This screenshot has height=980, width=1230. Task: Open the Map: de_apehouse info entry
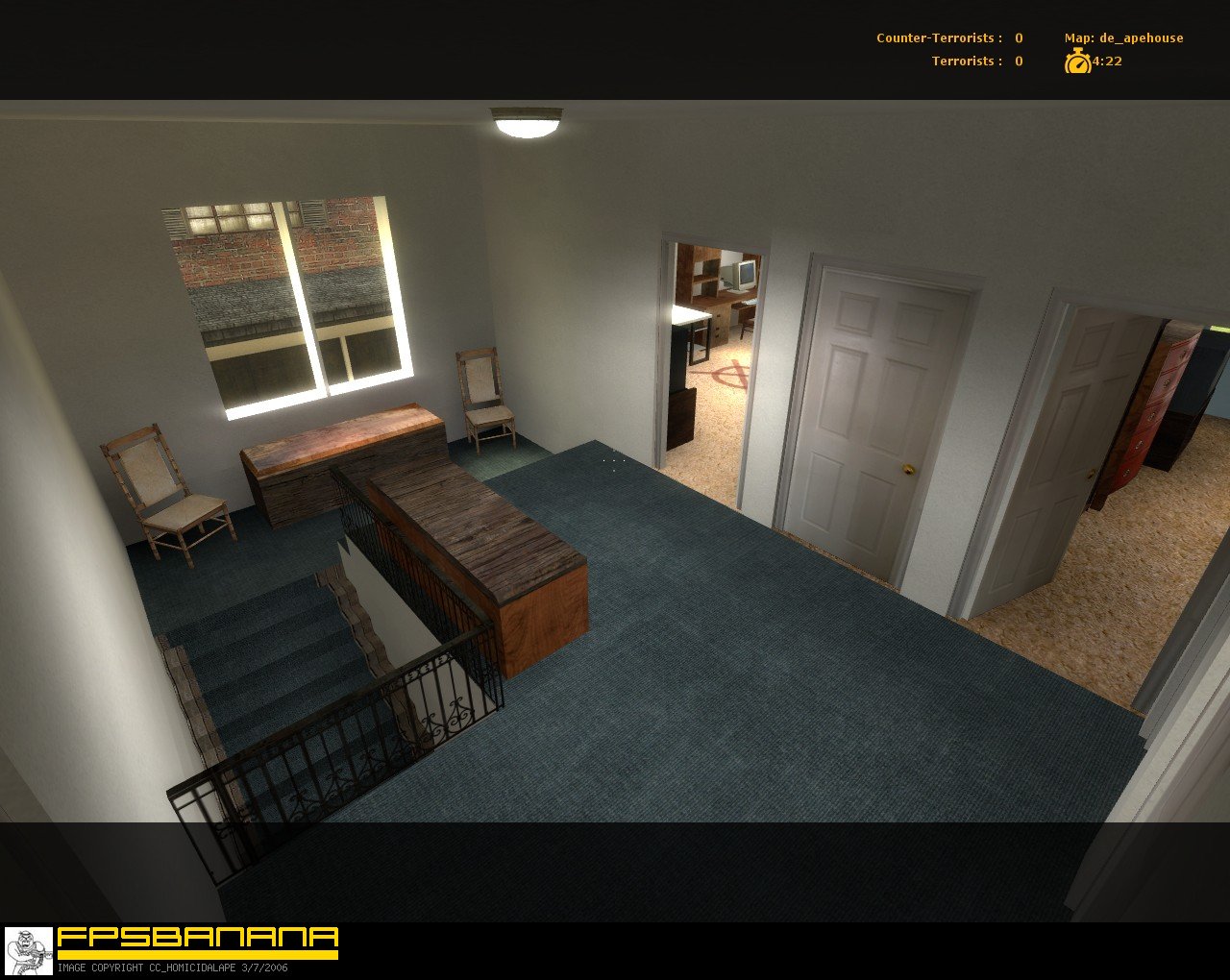(1124, 37)
